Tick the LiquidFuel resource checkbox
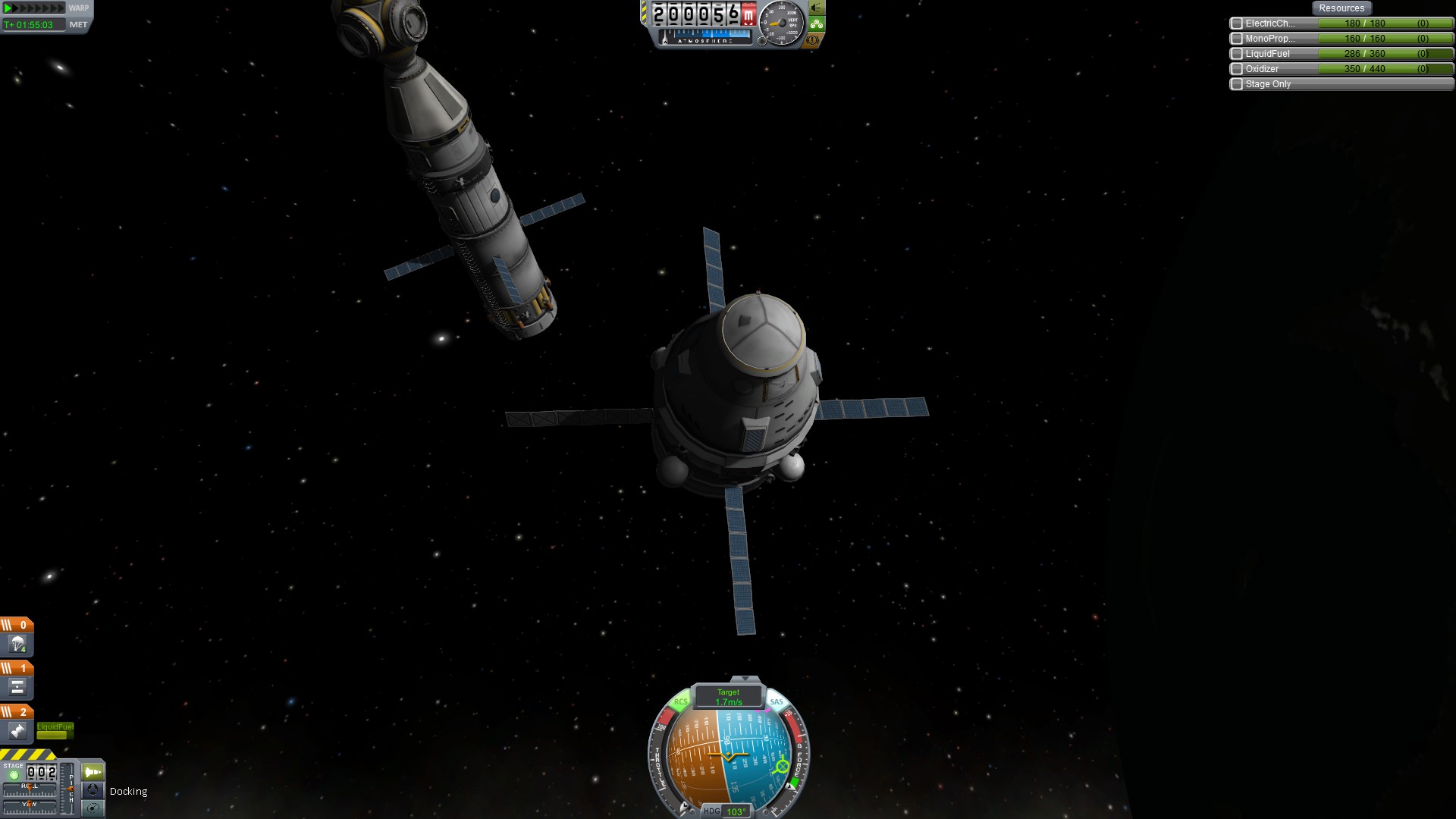The width and height of the screenshot is (1456, 819). point(1237,54)
